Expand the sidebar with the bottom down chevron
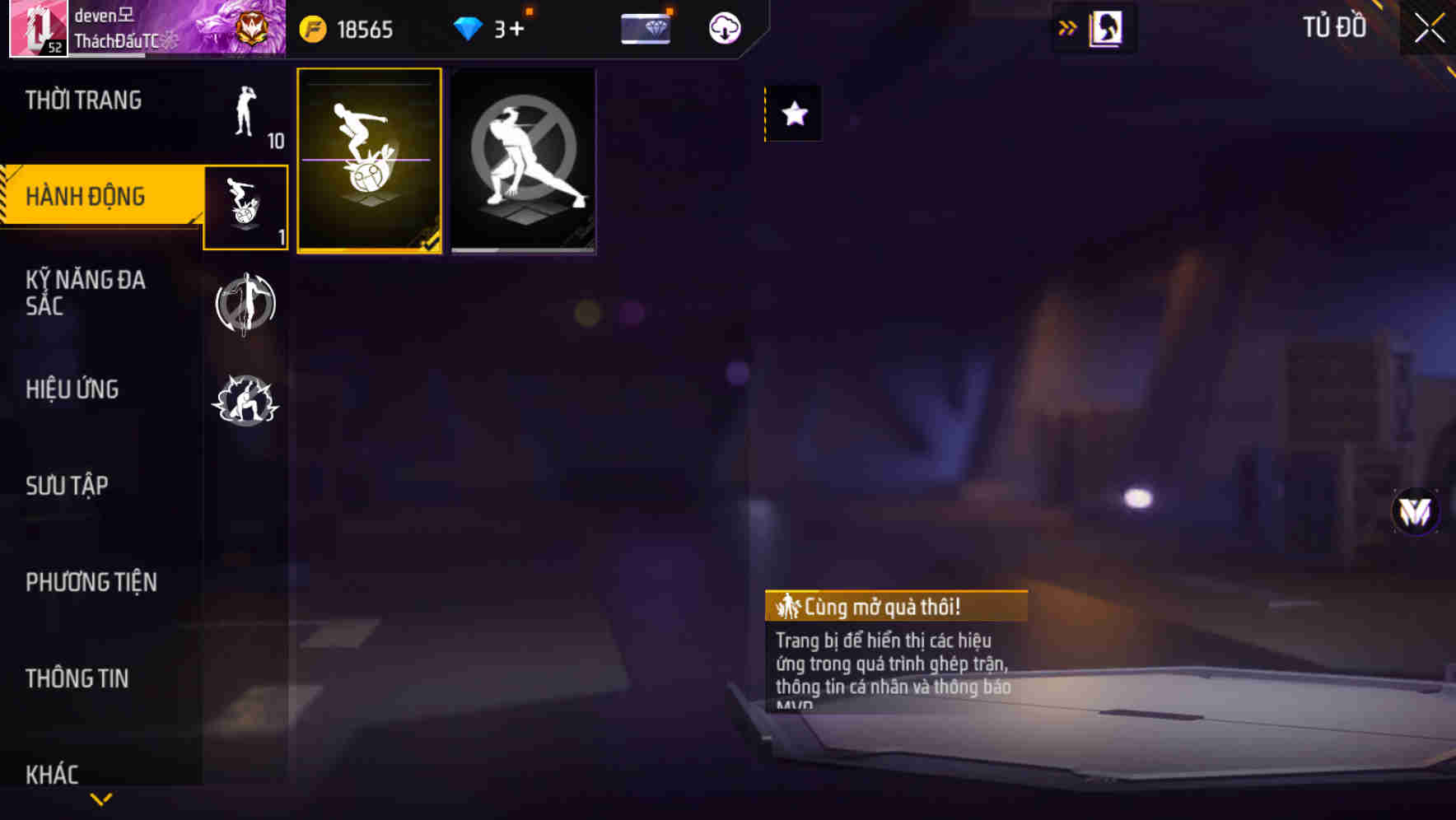This screenshot has width=1456, height=820. 101,799
